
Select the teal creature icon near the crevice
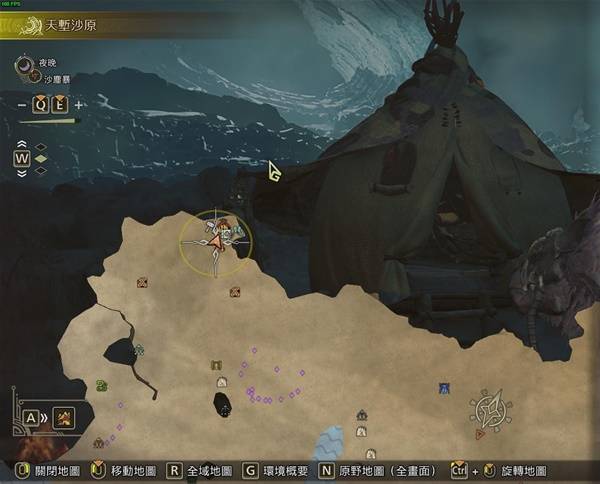point(138,350)
